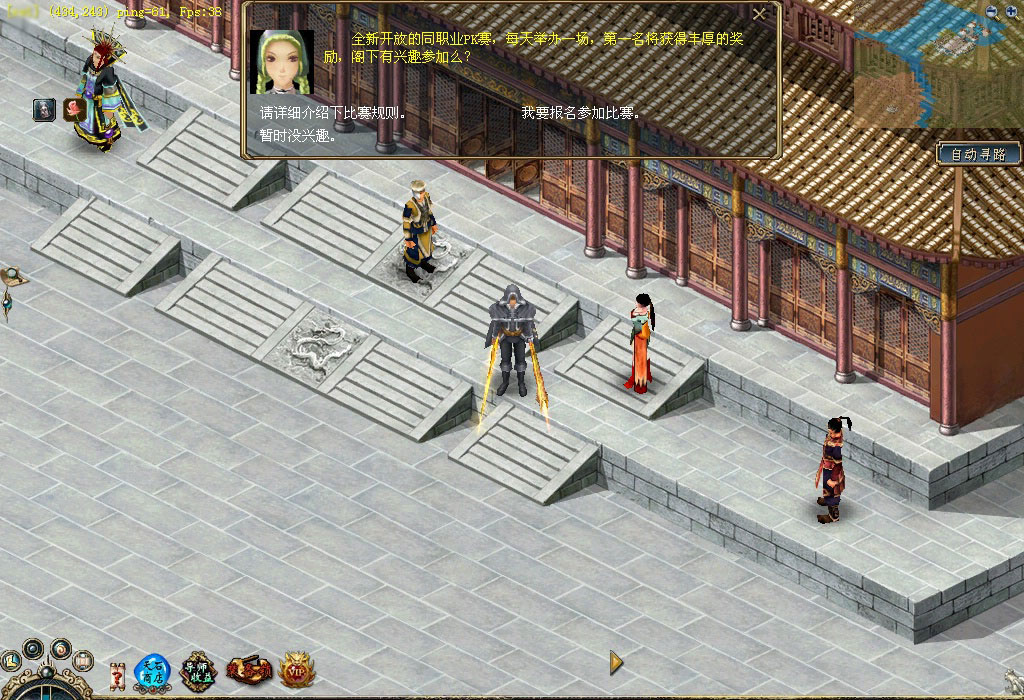This screenshot has width=1024, height=700.
Task: Click the scroll-shaped round button
Action: (84, 661)
